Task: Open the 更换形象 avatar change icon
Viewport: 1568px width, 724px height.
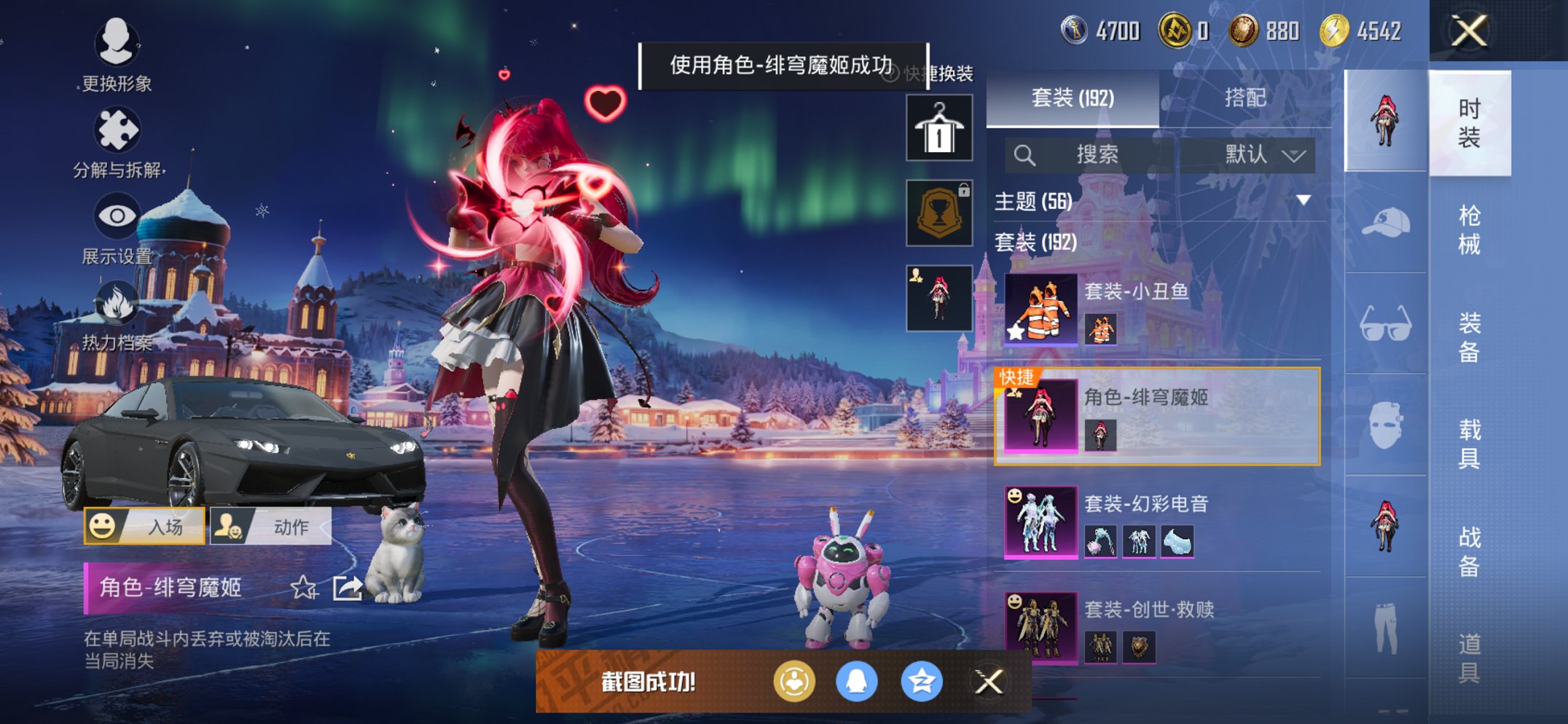Action: (x=117, y=42)
